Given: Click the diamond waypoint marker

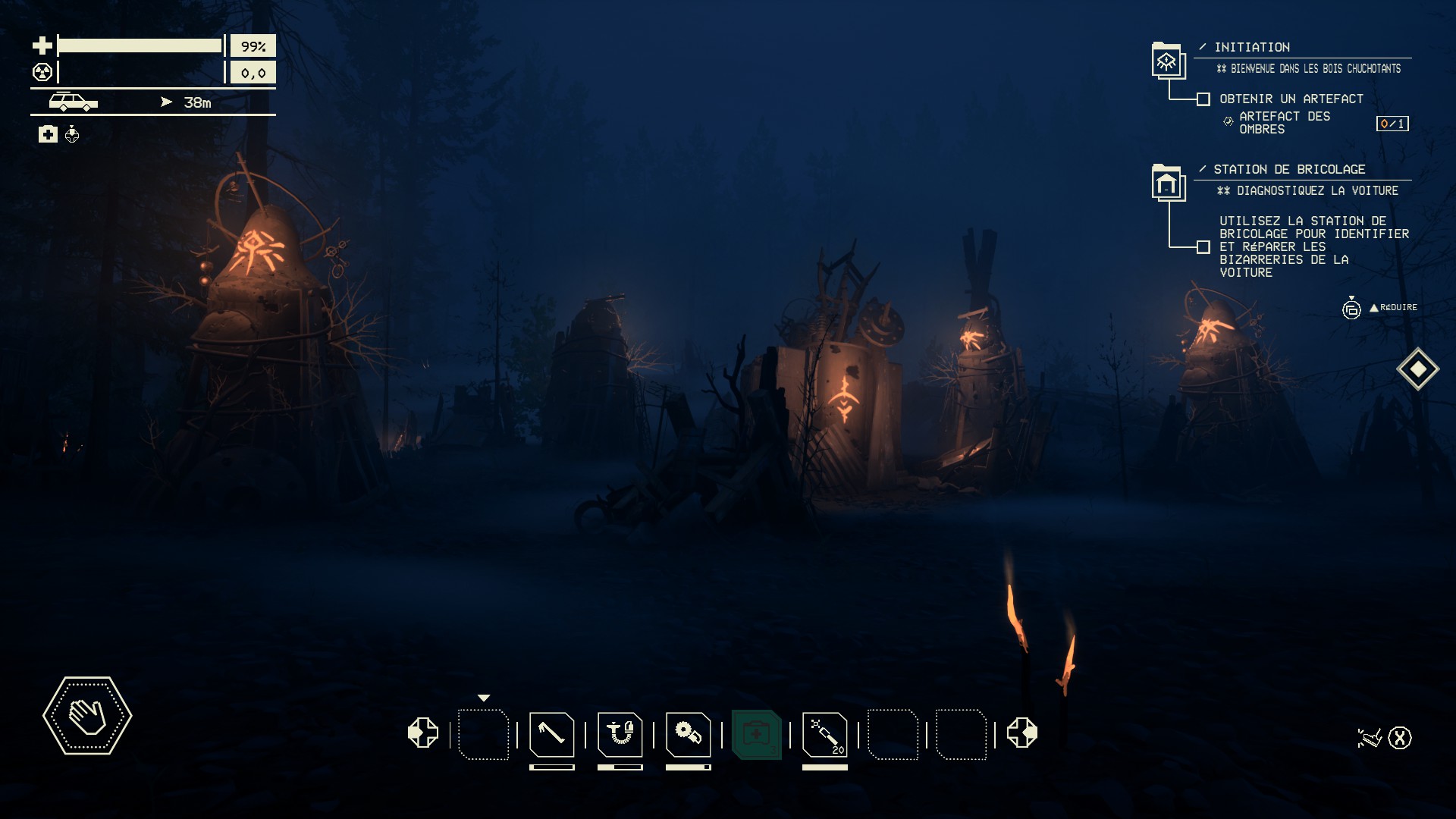Looking at the screenshot, I should 1418,369.
